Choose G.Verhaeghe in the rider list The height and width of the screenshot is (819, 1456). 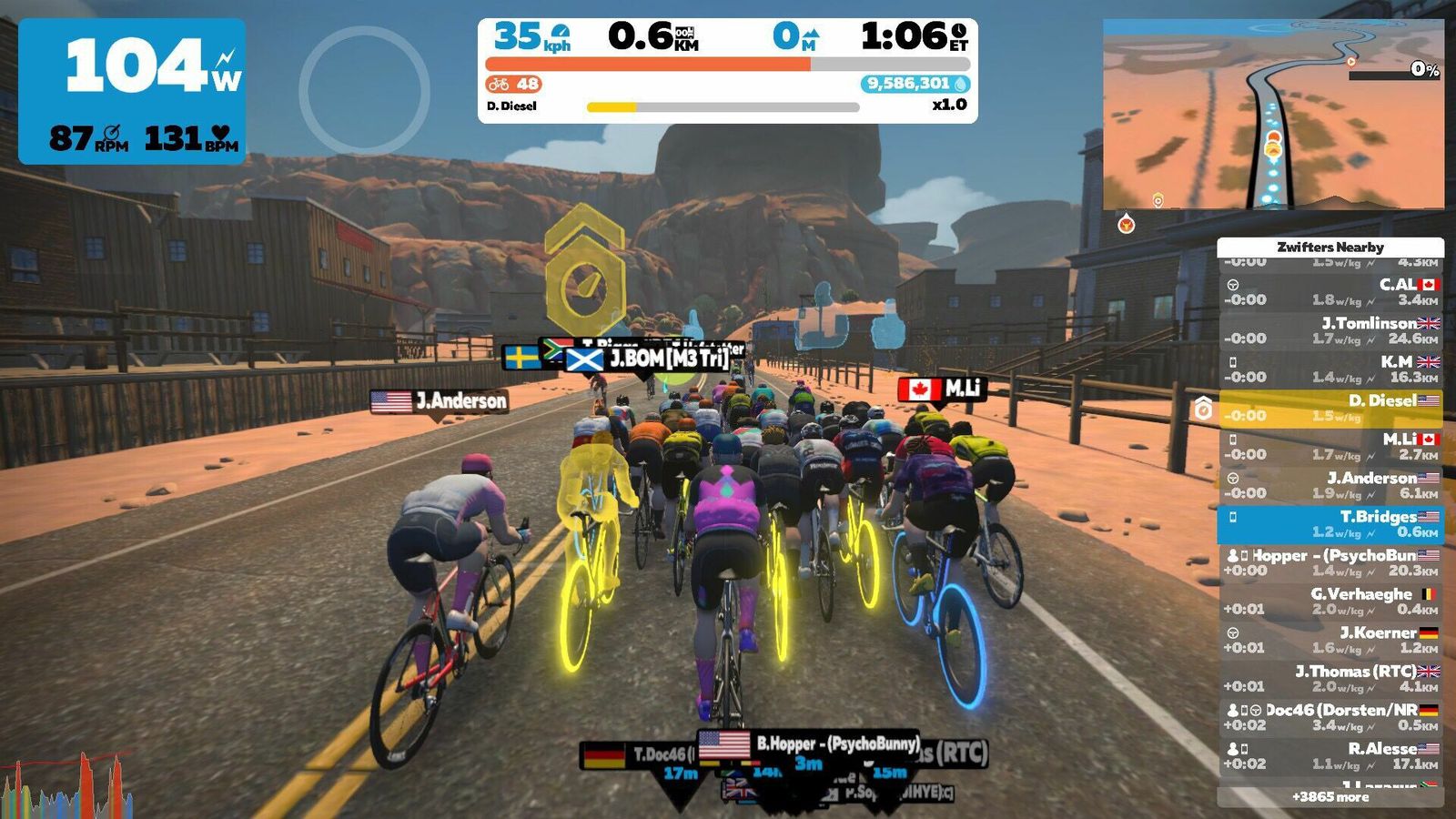pyautogui.click(x=1330, y=602)
